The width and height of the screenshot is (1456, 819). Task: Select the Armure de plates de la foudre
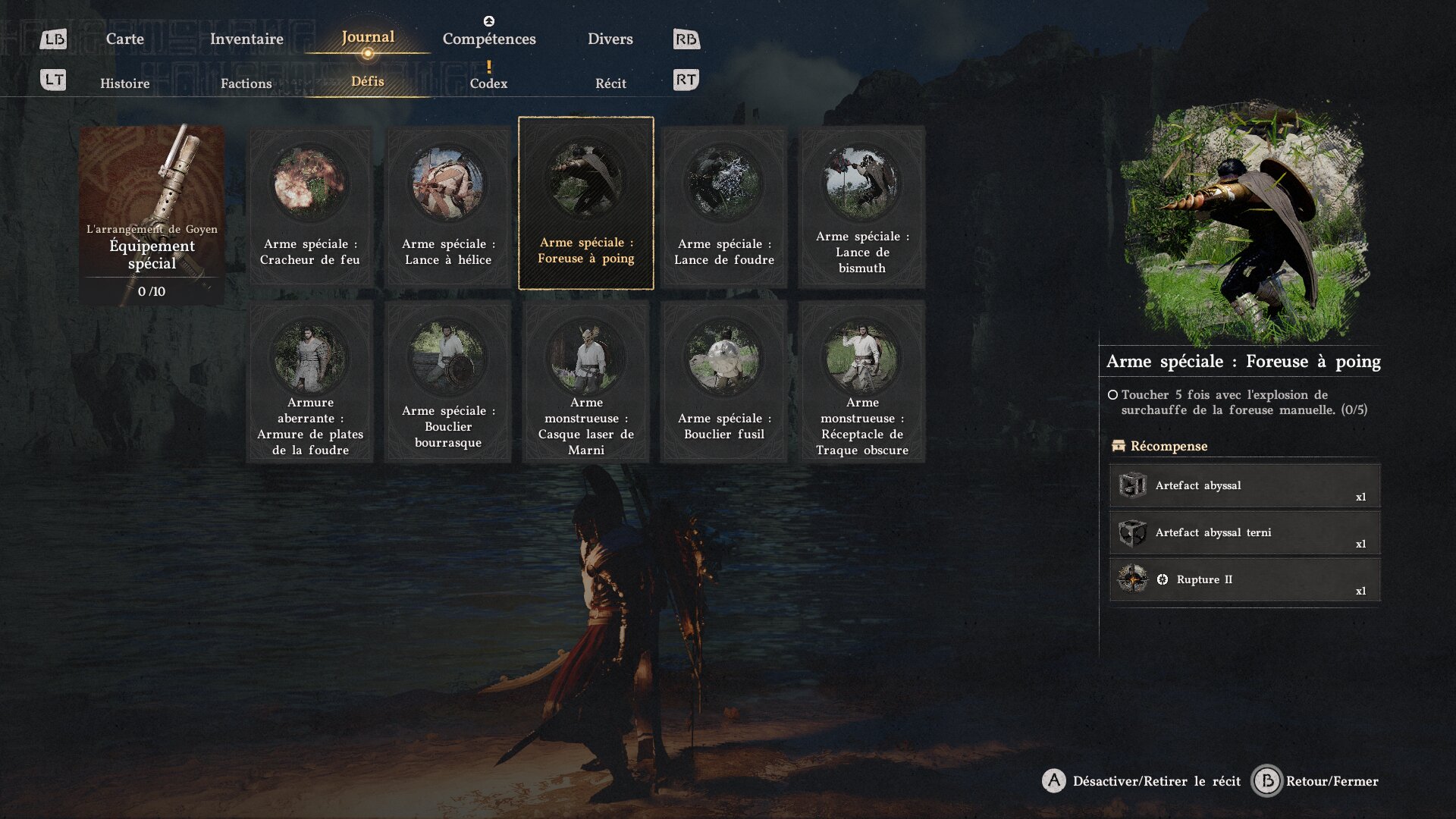click(x=310, y=381)
